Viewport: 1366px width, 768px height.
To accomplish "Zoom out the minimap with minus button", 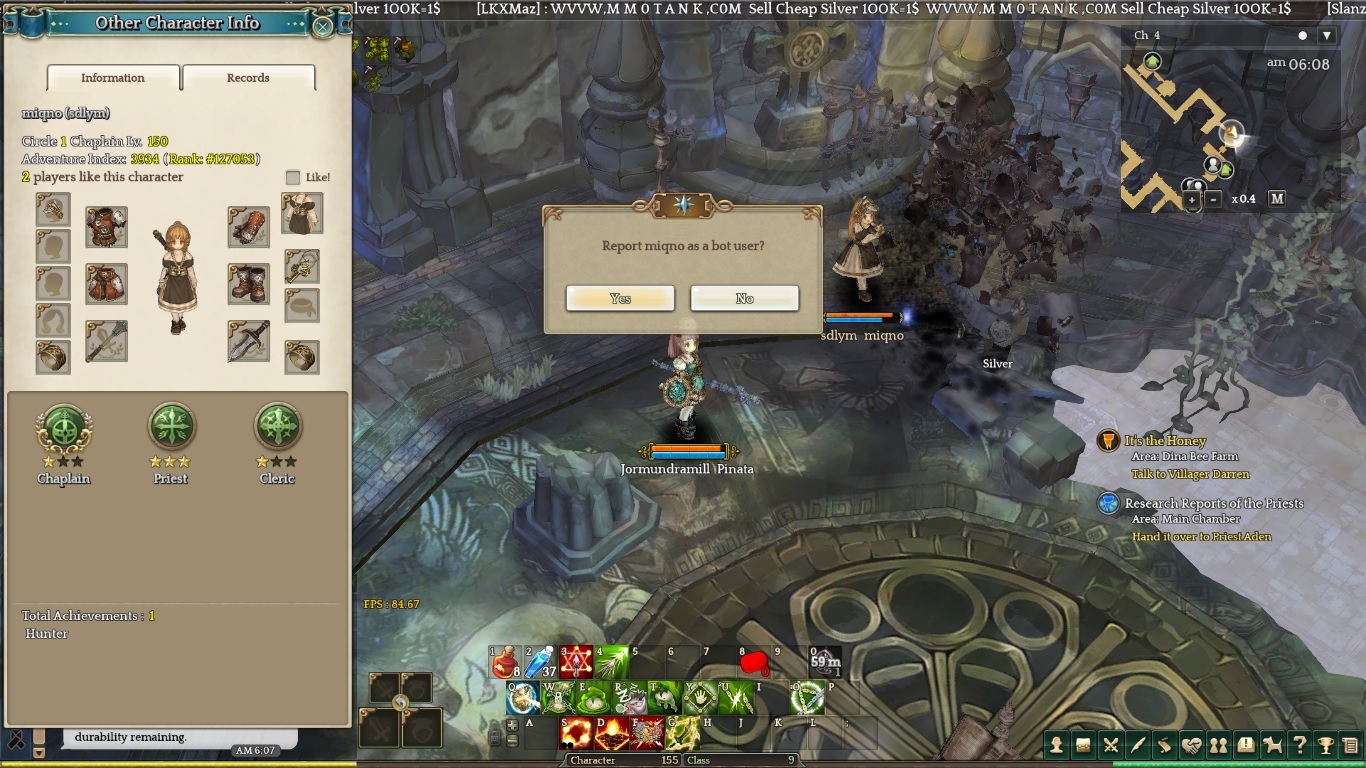I will click(x=1213, y=200).
